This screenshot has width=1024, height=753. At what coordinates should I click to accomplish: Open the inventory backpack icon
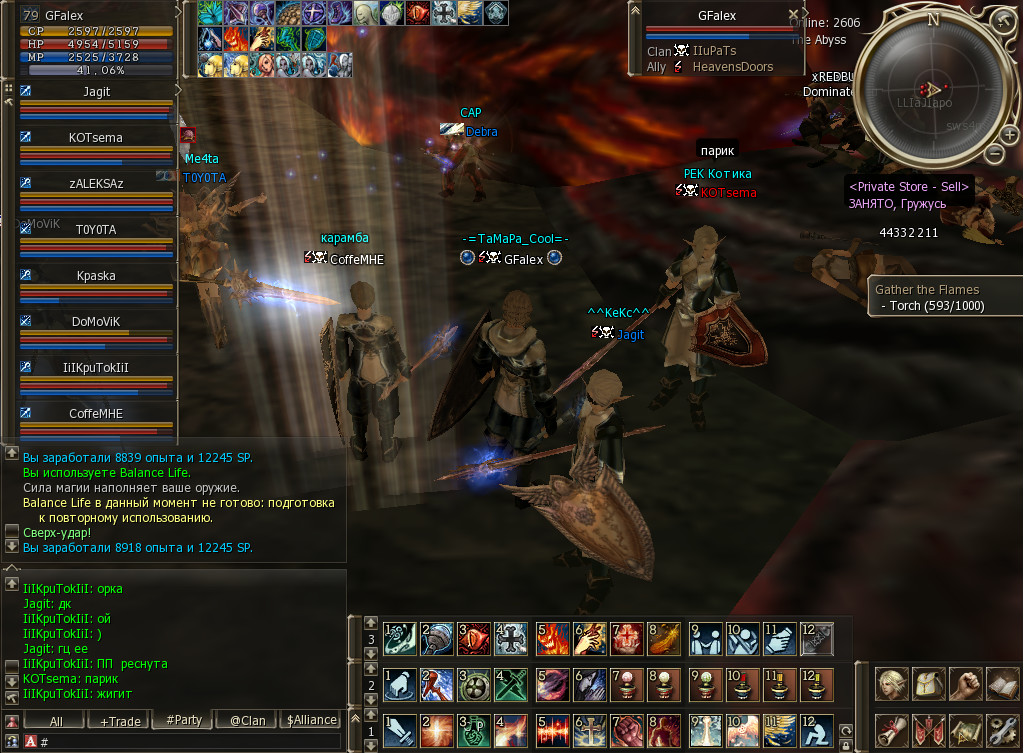click(x=929, y=684)
